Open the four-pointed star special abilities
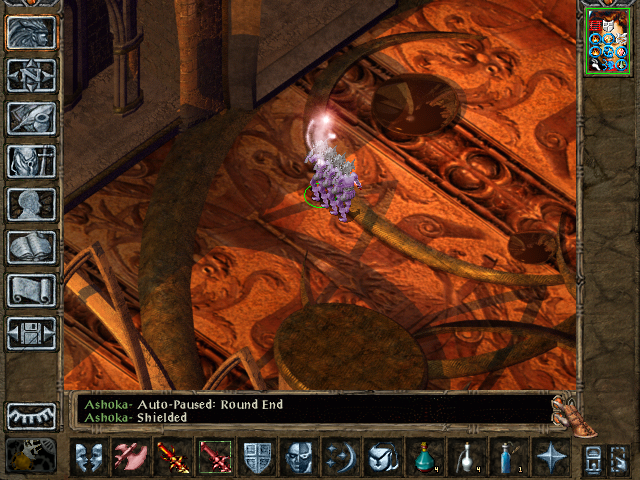 (550, 458)
